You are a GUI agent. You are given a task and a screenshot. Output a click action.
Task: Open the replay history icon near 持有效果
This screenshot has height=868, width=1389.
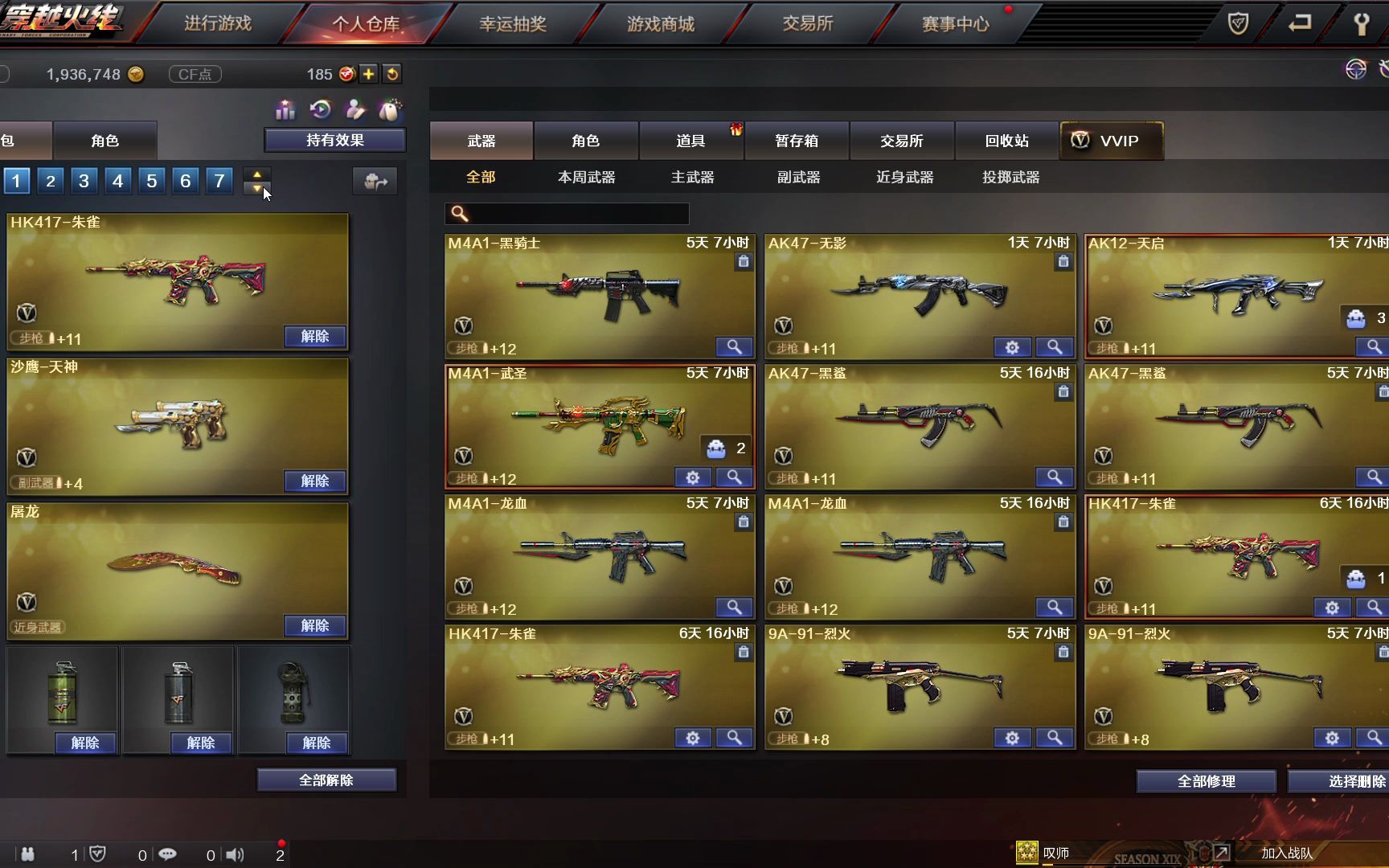321,108
